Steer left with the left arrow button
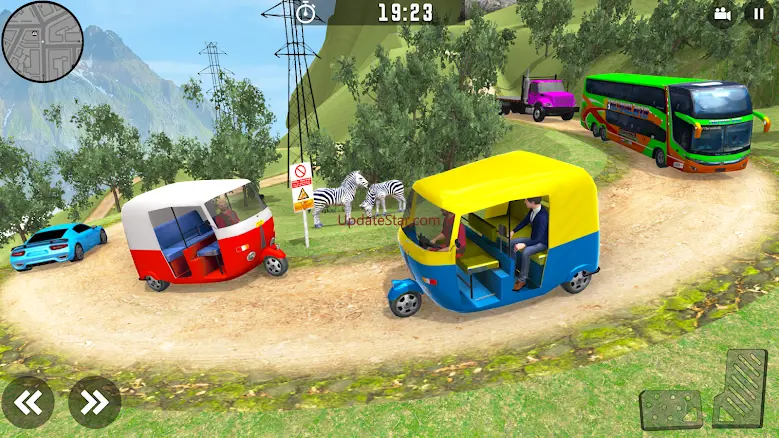This screenshot has height=438, width=779. point(28,402)
